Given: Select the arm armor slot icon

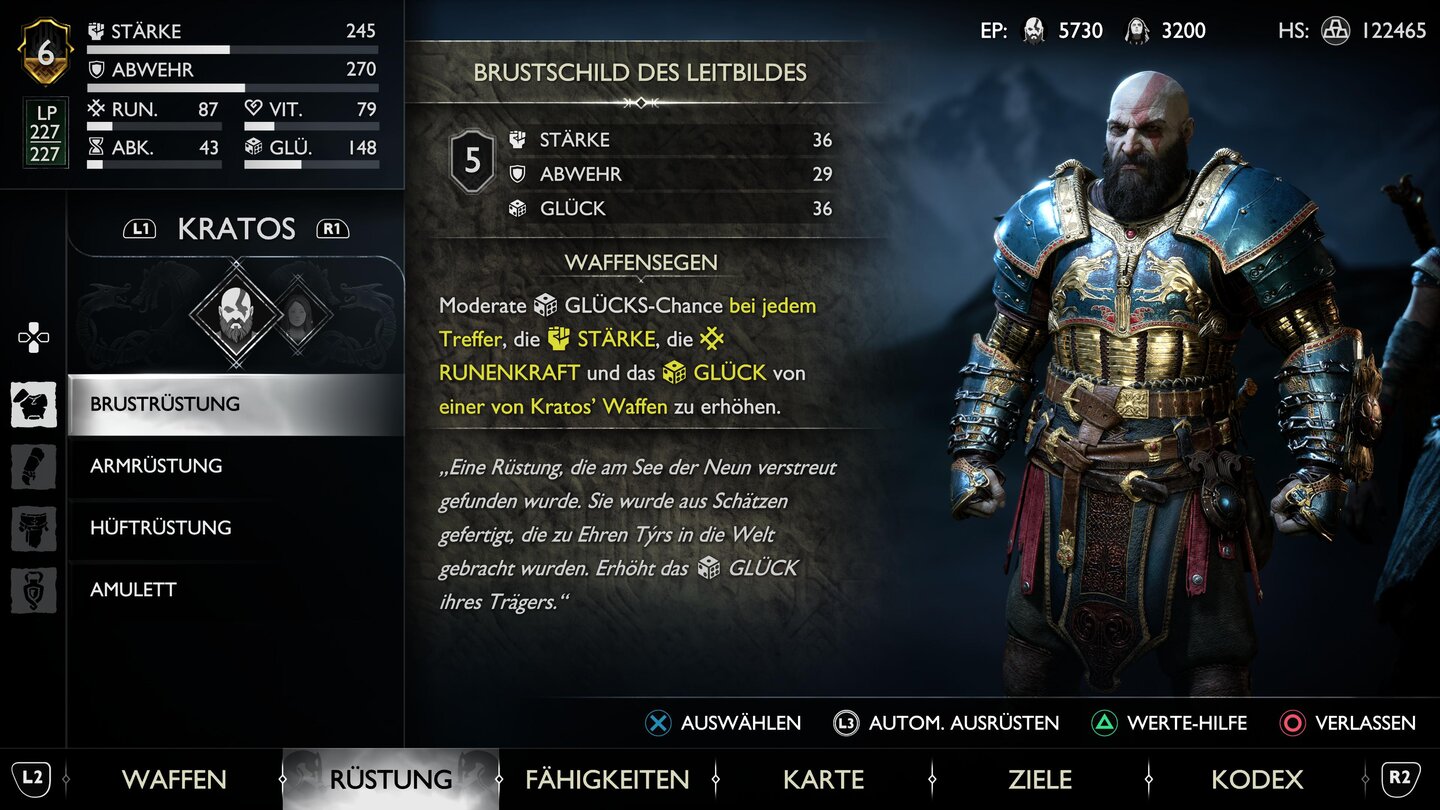Looking at the screenshot, I should [33, 466].
